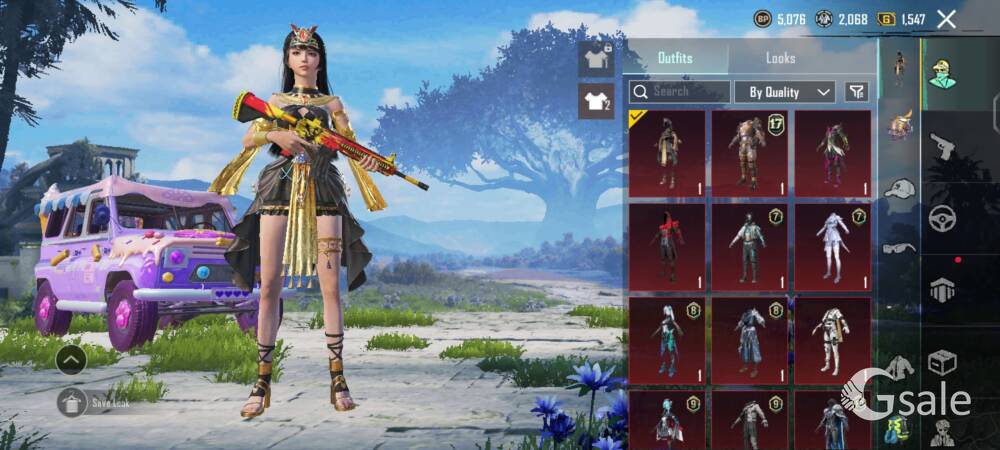The height and width of the screenshot is (450, 1000).
Task: Choose the golden armor outfit marked 17
Action: (750, 153)
